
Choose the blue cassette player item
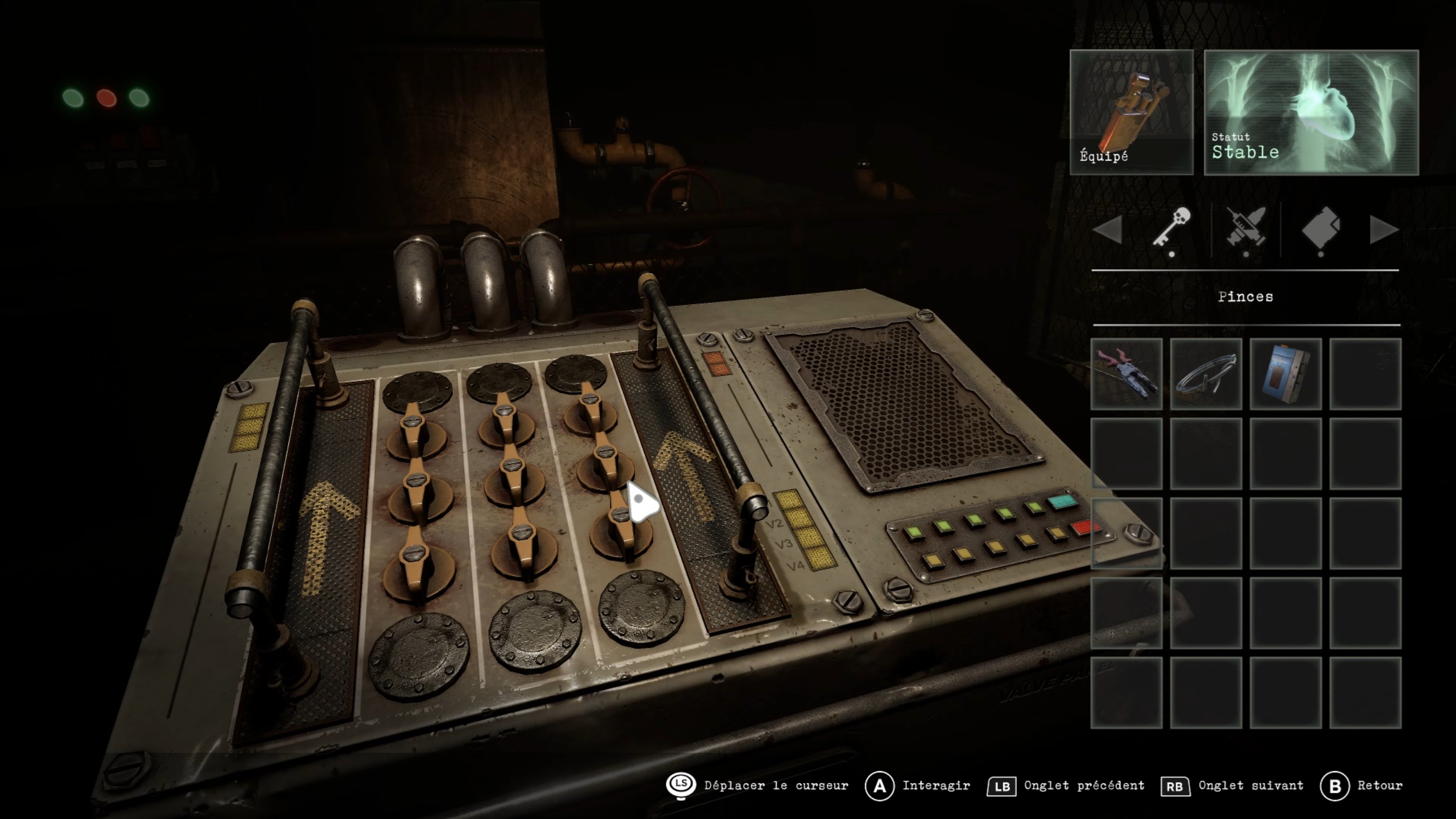[x=1285, y=374]
